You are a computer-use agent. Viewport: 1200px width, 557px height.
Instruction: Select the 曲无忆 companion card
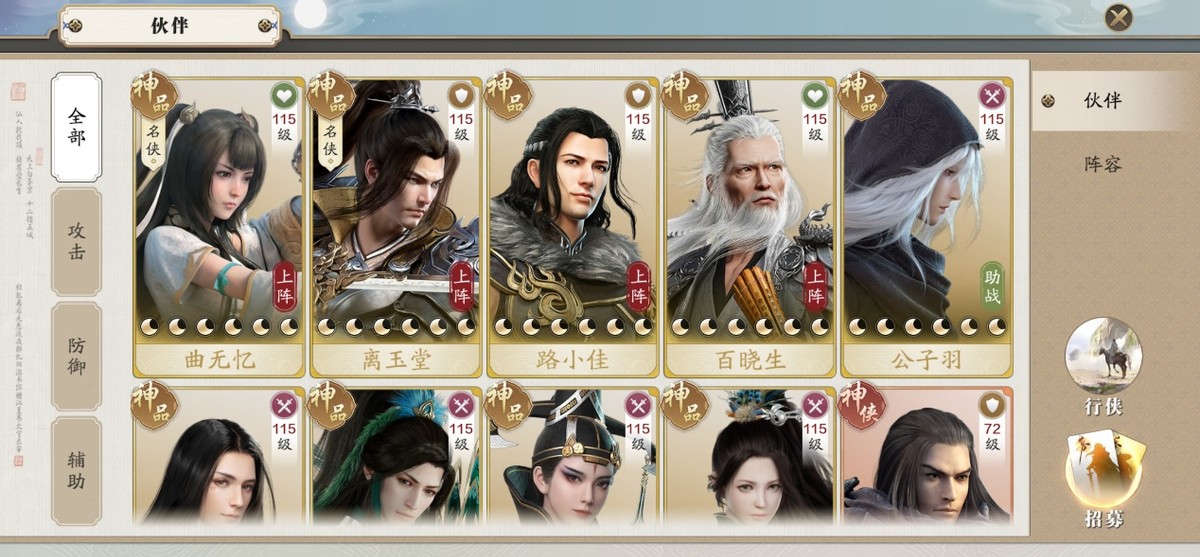tap(218, 220)
